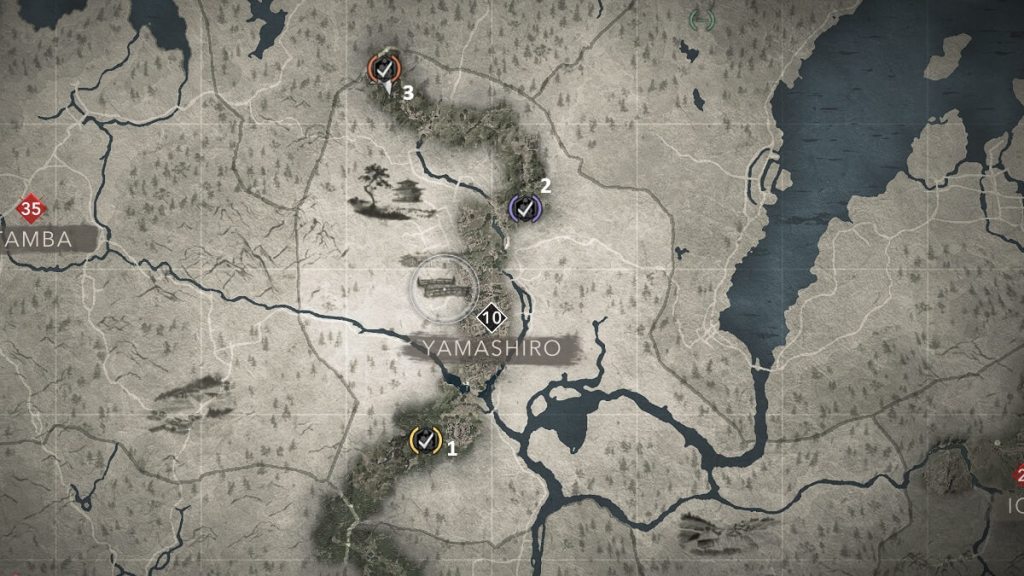Click the red level 35 diamond badge
This screenshot has width=1024, height=576.
[30, 210]
